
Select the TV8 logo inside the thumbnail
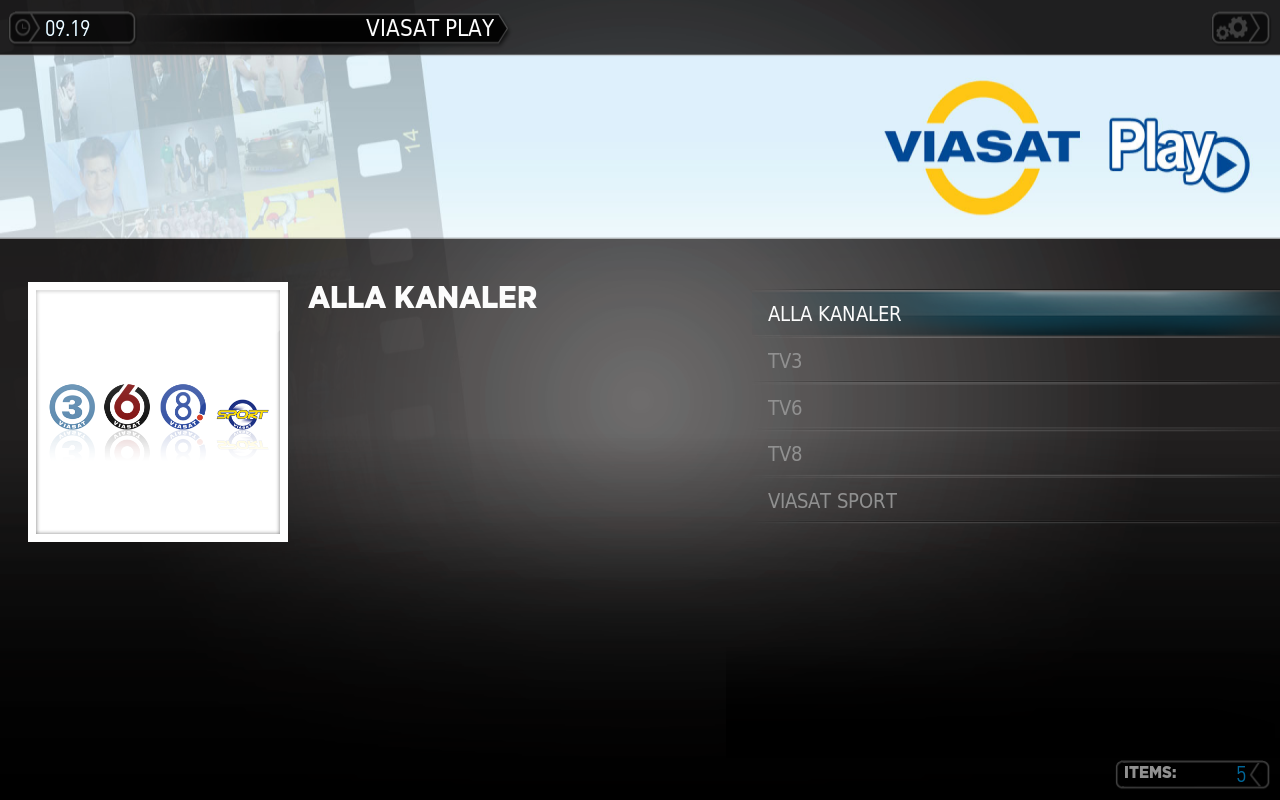click(x=182, y=407)
